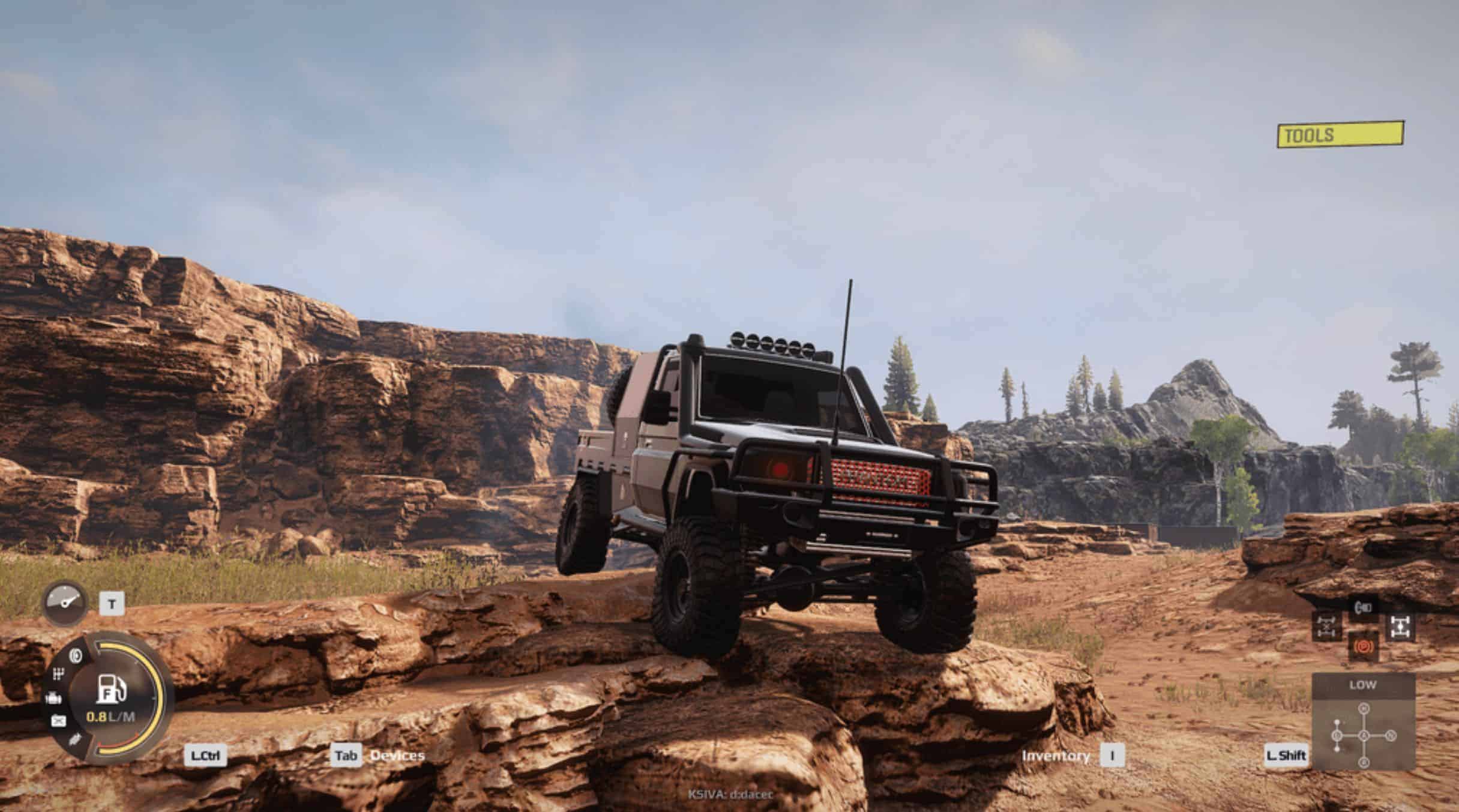Viewport: 1459px width, 812px height.
Task: Open the yellow TOOLS panel
Action: click(x=1340, y=135)
